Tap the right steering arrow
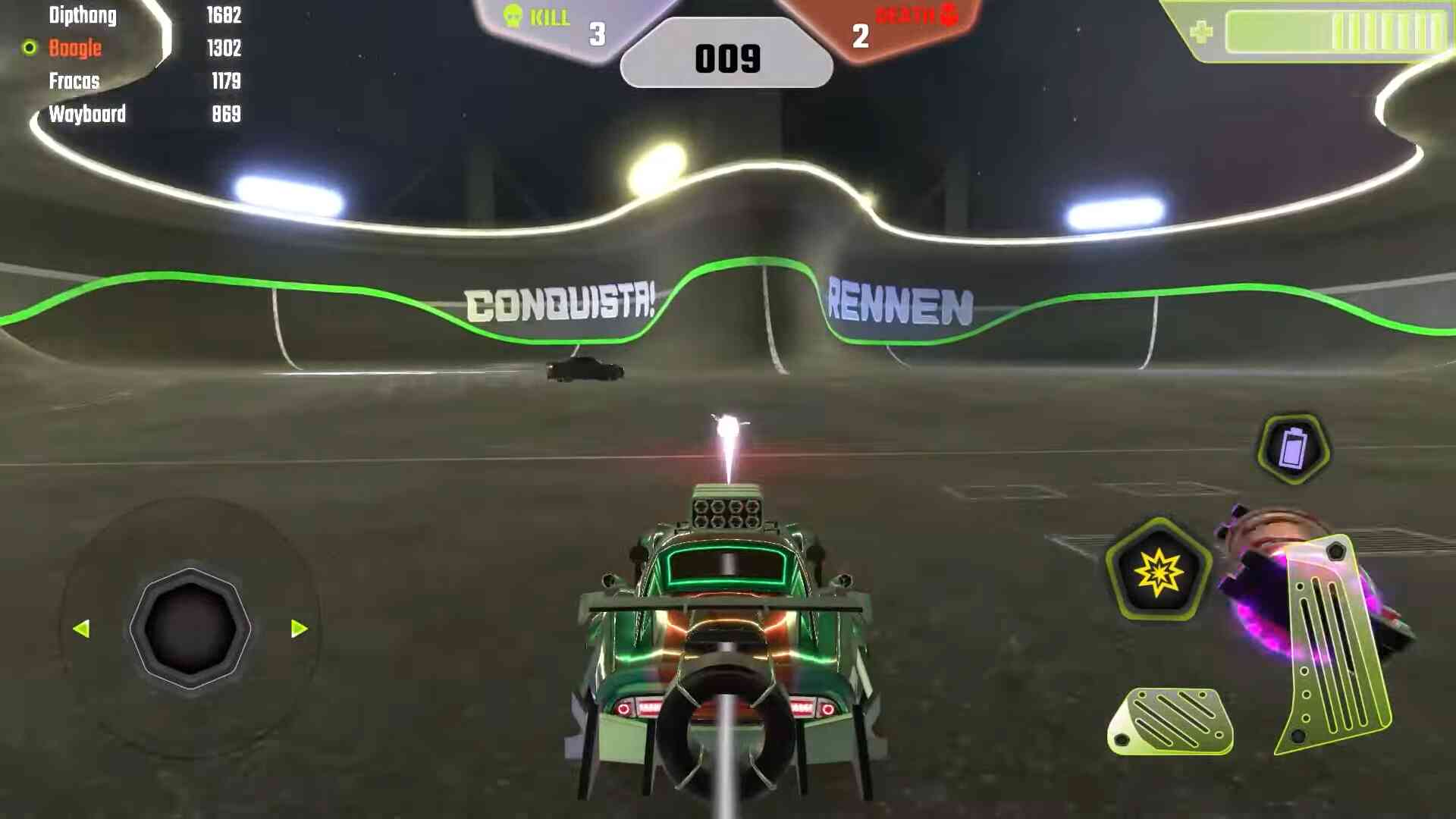 [x=299, y=629]
